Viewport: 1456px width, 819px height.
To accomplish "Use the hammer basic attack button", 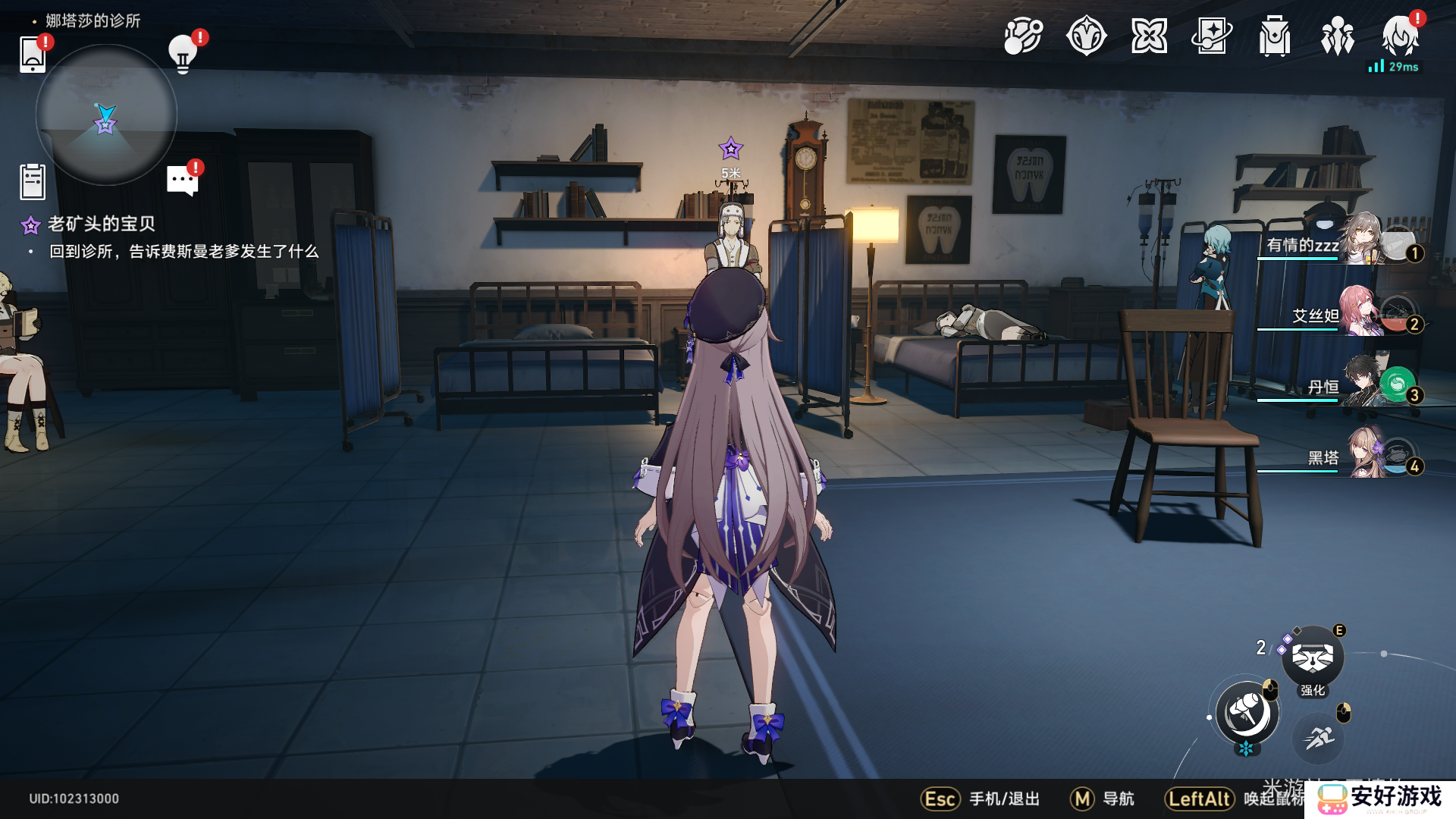I will pos(1247,713).
